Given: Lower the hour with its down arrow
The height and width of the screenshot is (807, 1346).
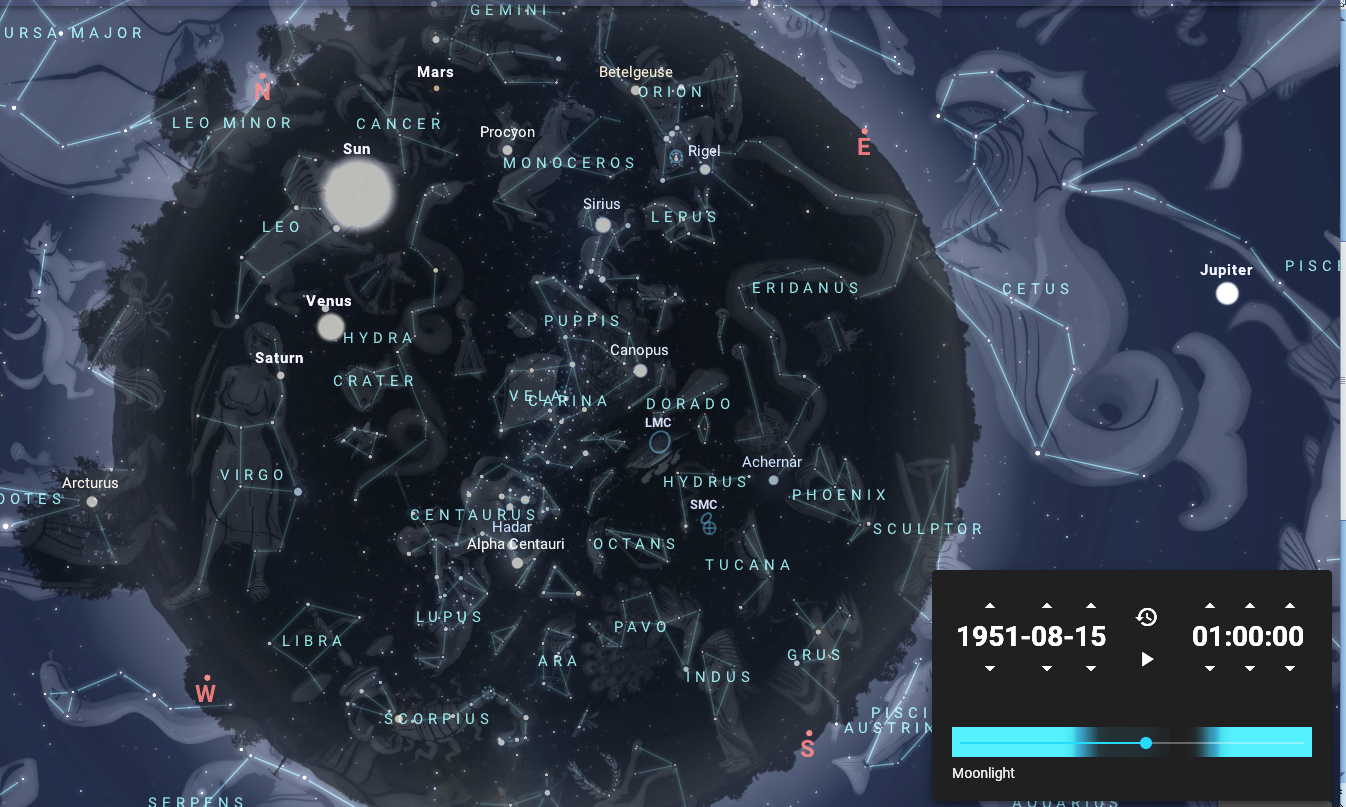Looking at the screenshot, I should point(1210,668).
